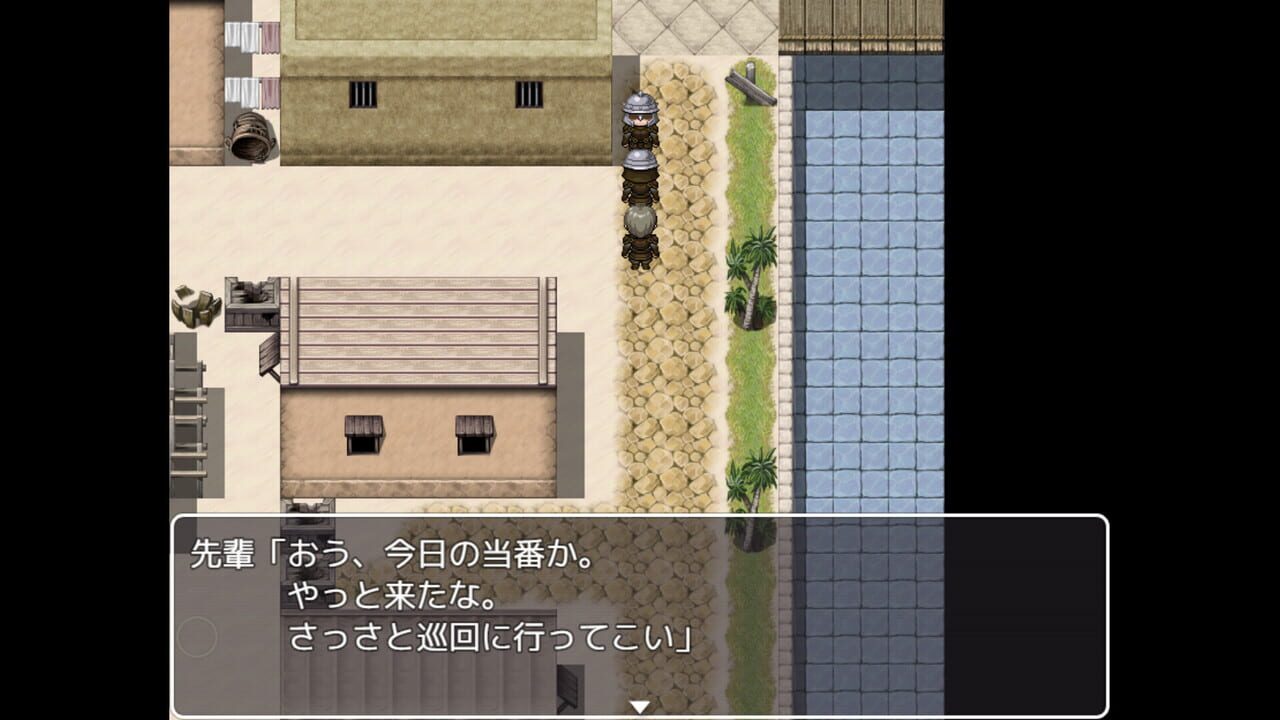Click the barred window on the upper building
1280x720 pixels.
click(361, 95)
